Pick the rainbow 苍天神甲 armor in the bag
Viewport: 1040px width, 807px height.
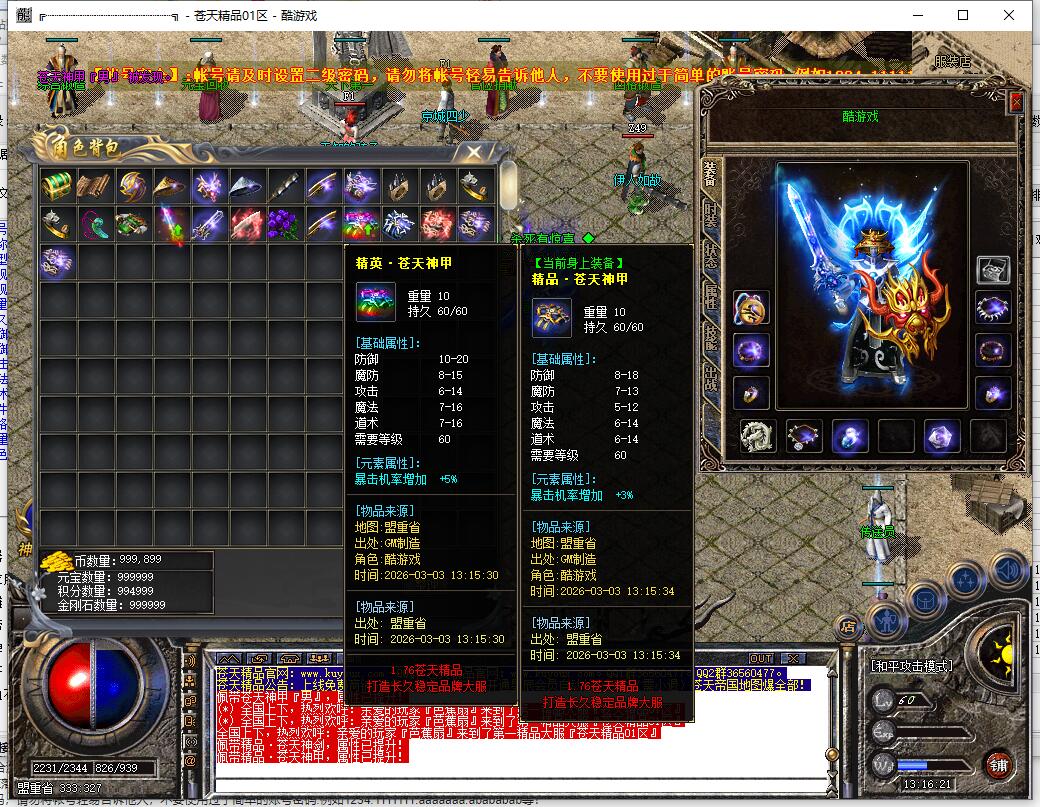pos(361,224)
